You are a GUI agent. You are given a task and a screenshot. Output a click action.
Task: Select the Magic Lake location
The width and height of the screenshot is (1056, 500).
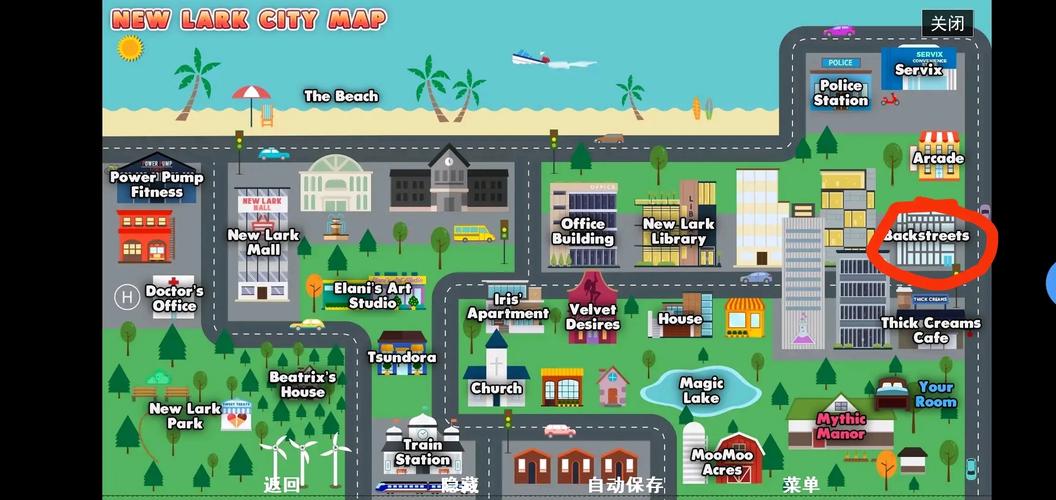click(x=701, y=389)
